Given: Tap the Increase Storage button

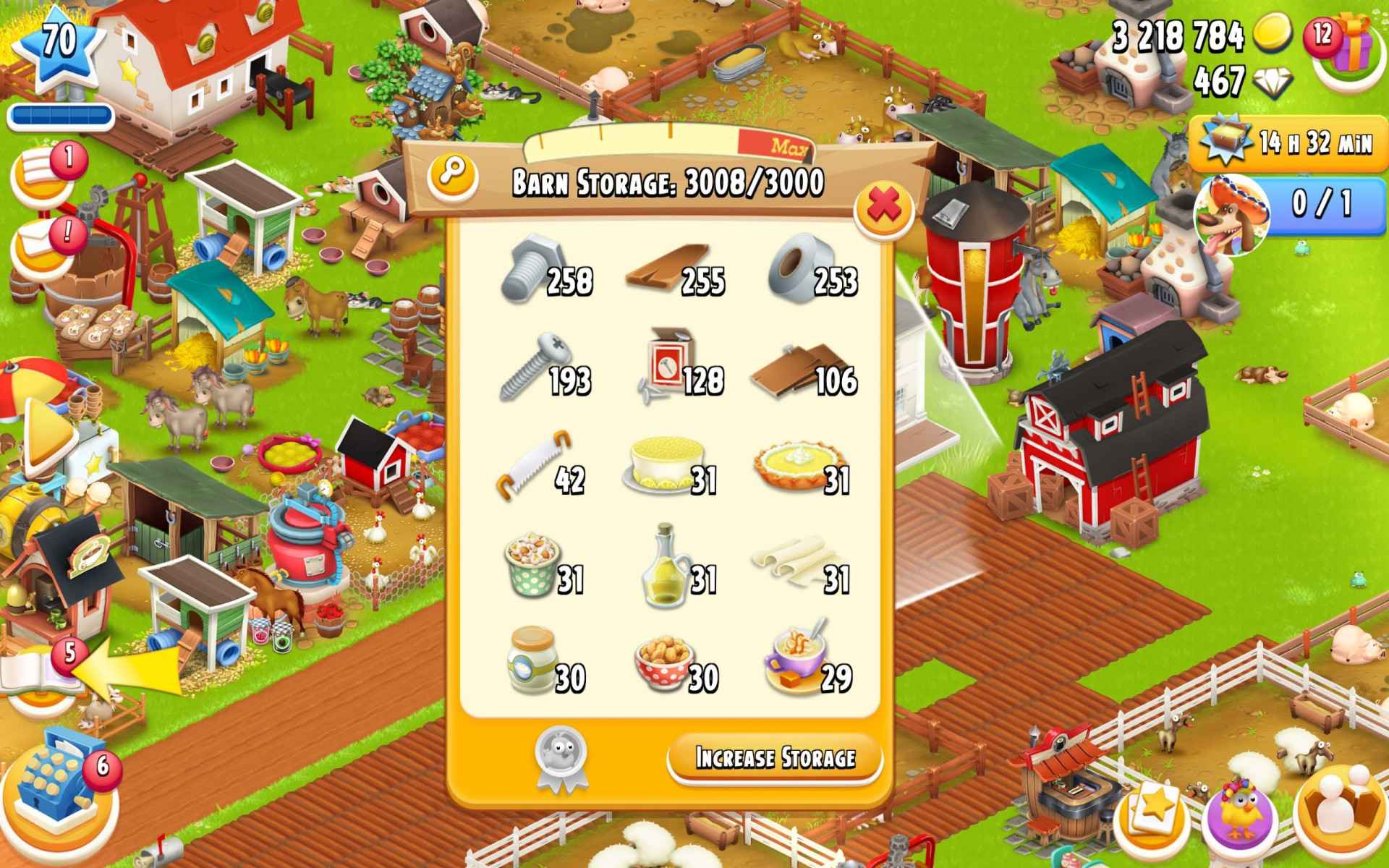Looking at the screenshot, I should coord(776,756).
